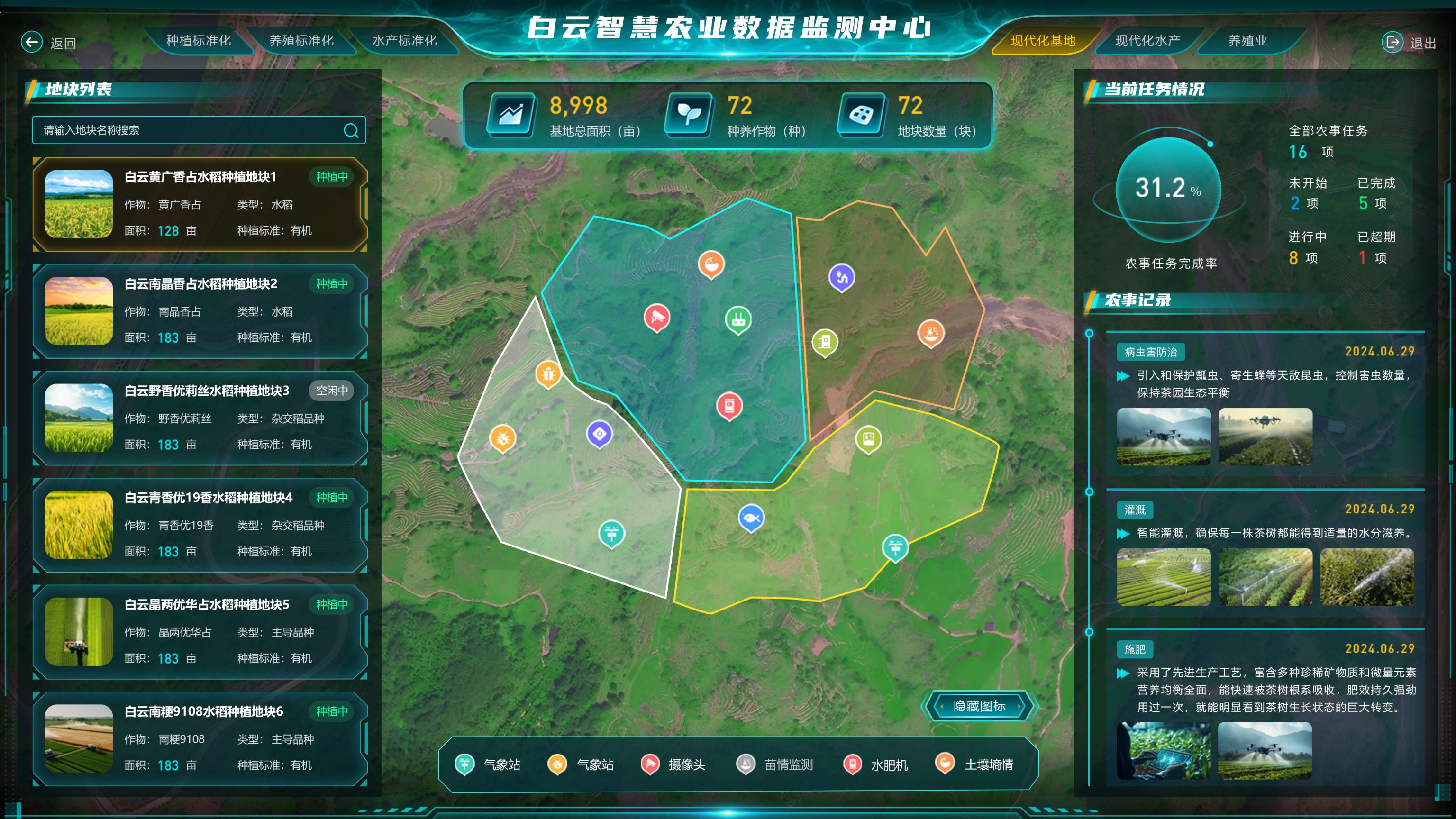Switch to the 现代化基地 tab

click(x=1043, y=41)
